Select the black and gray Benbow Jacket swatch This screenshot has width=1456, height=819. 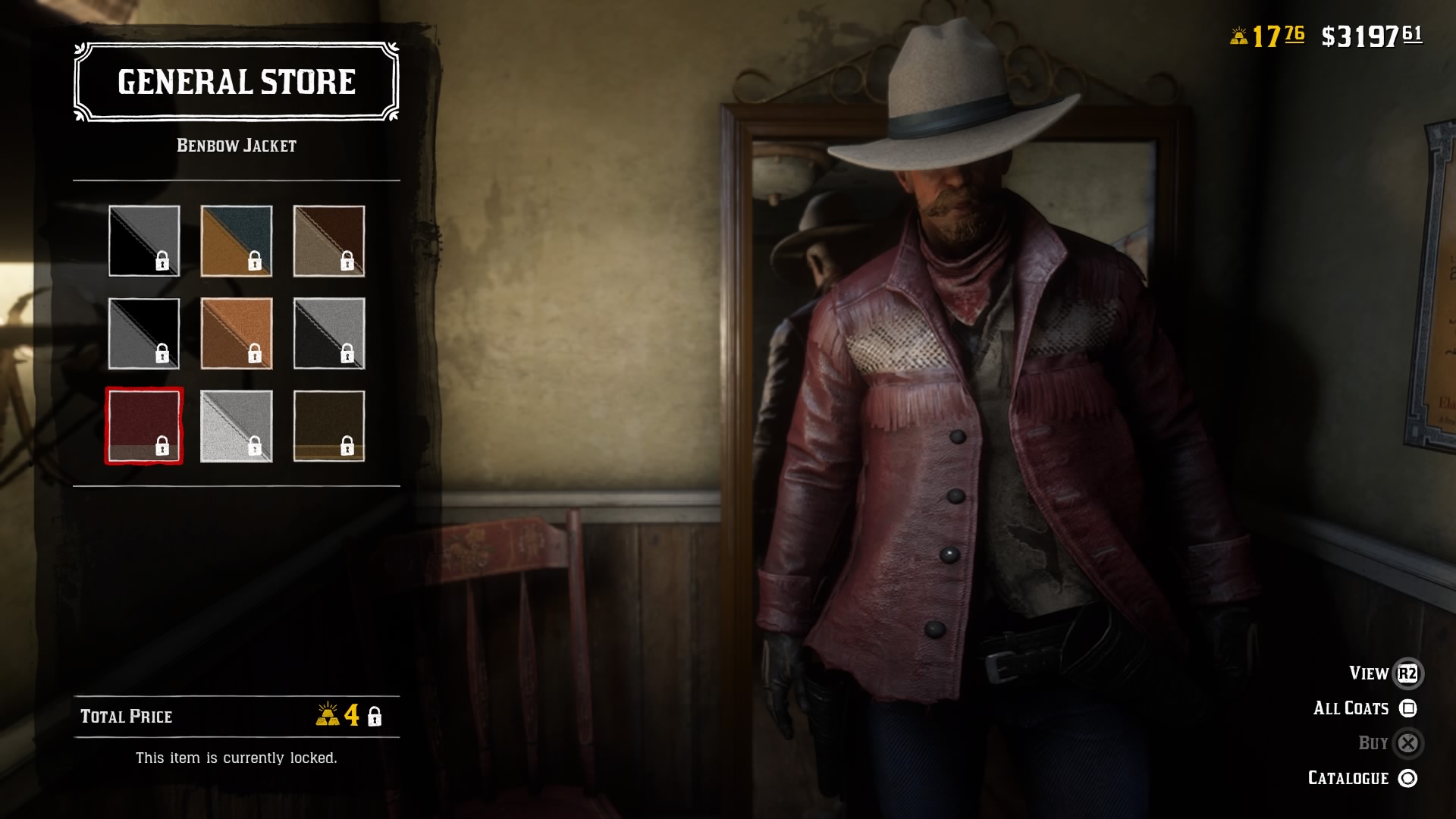pos(144,241)
